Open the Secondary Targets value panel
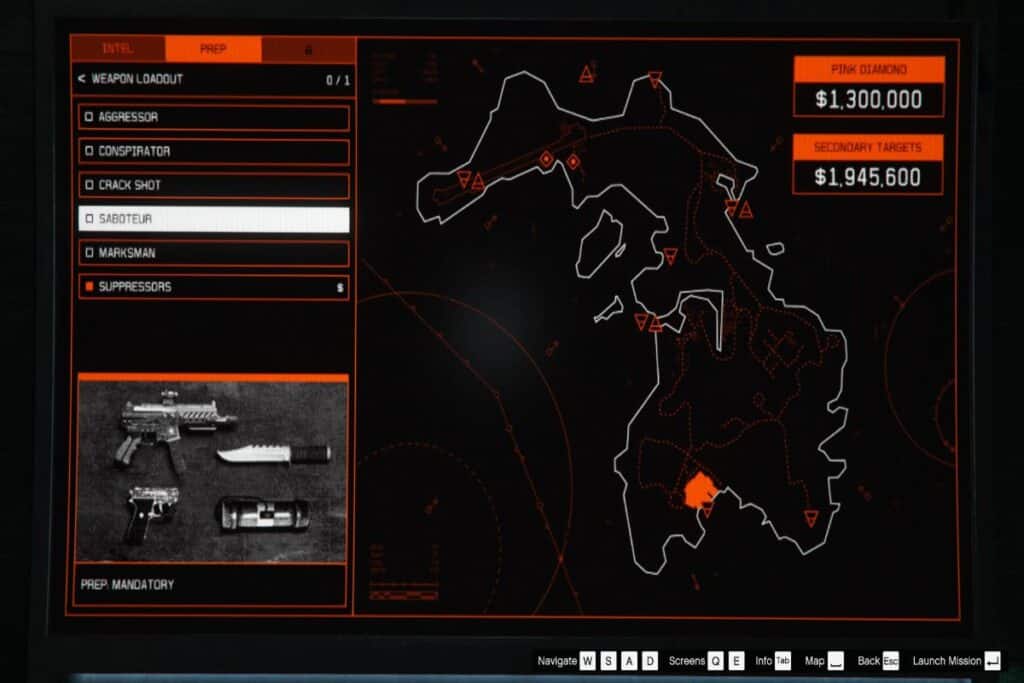 coord(868,165)
